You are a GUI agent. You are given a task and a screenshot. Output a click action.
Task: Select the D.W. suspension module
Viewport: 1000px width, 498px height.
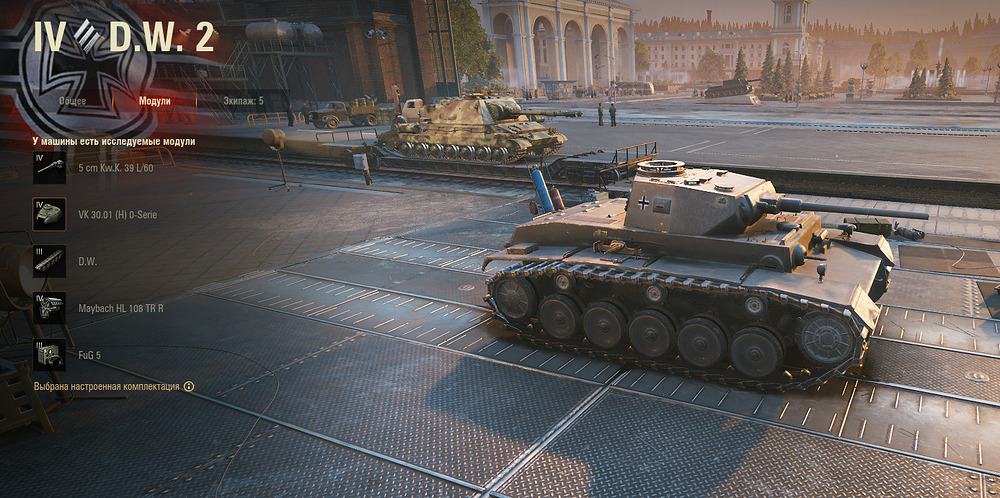[50, 261]
